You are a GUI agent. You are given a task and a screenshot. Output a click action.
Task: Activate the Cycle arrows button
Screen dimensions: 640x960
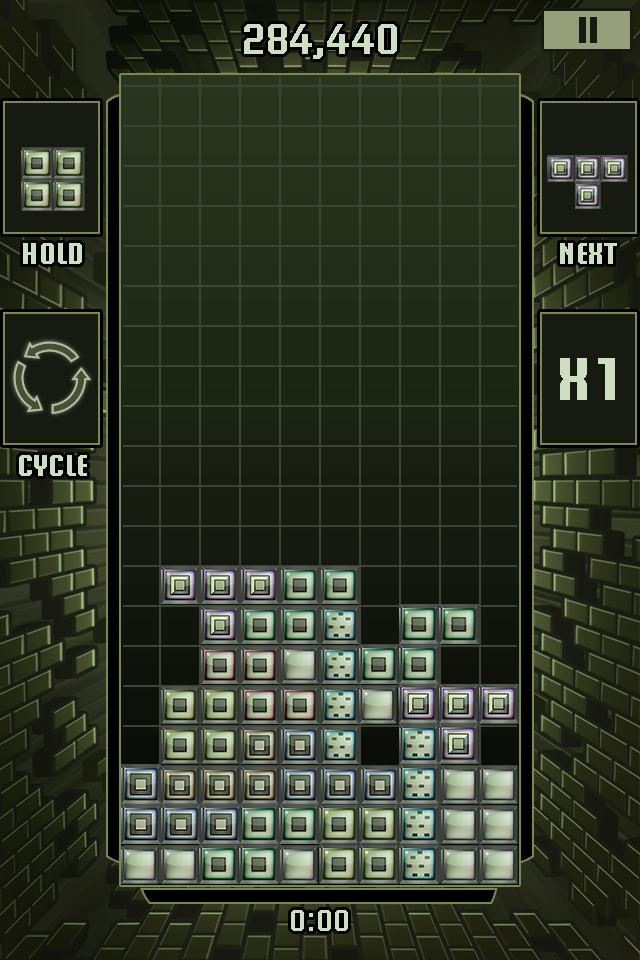tap(52, 378)
